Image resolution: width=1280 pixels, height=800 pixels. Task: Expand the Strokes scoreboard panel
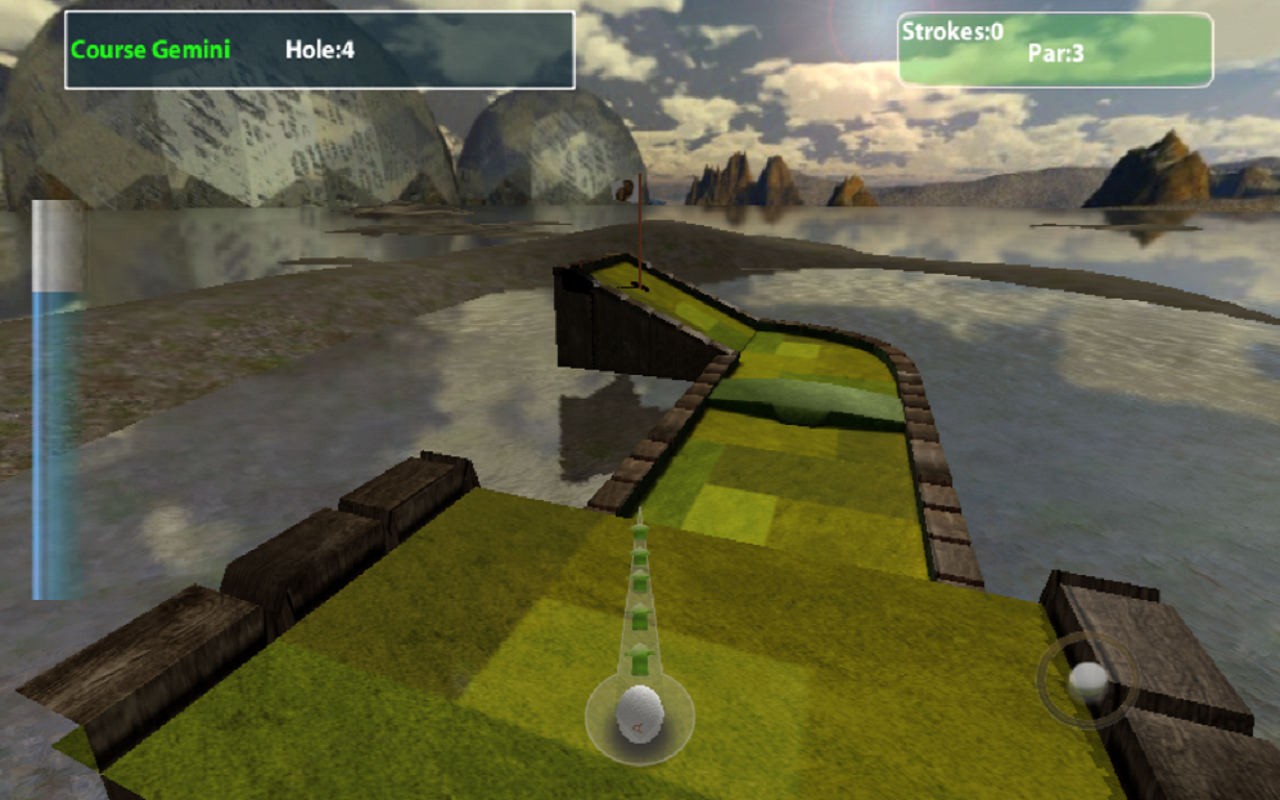tap(1055, 50)
